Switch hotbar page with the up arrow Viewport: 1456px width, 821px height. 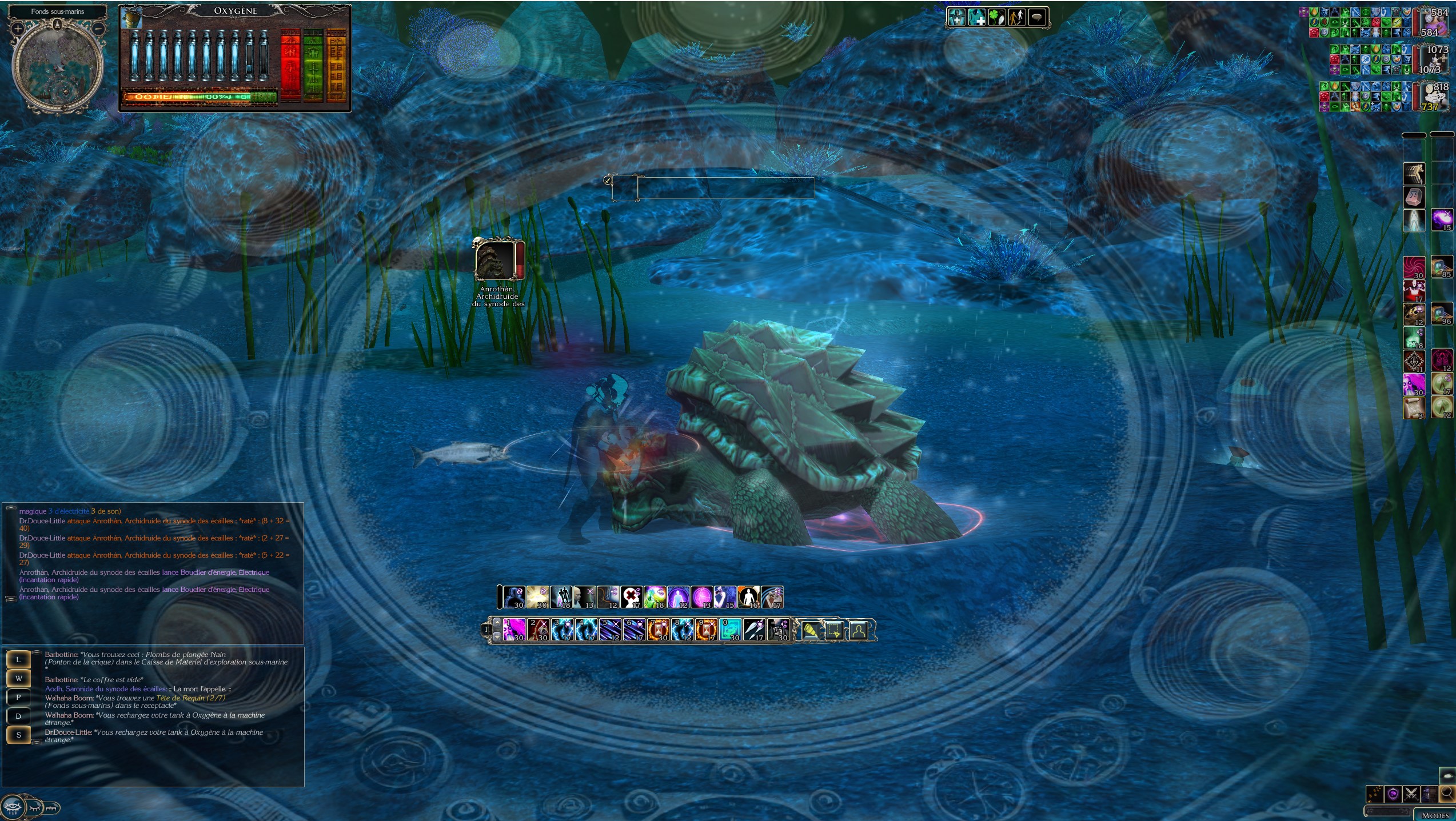(497, 623)
